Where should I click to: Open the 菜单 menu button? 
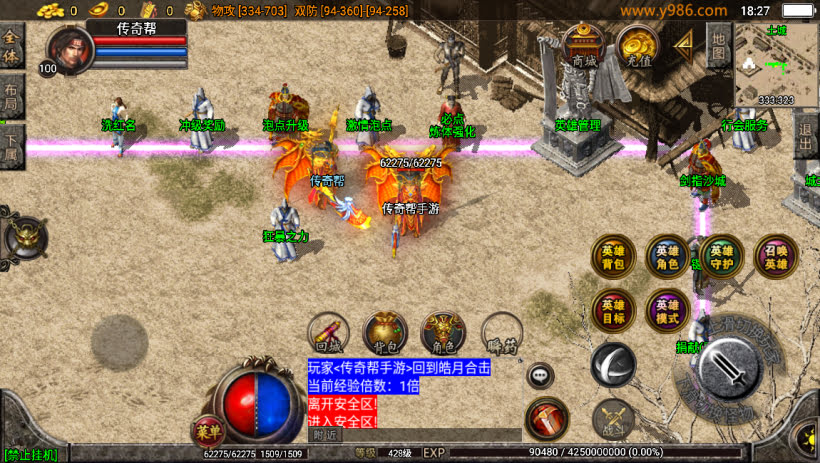pos(207,432)
